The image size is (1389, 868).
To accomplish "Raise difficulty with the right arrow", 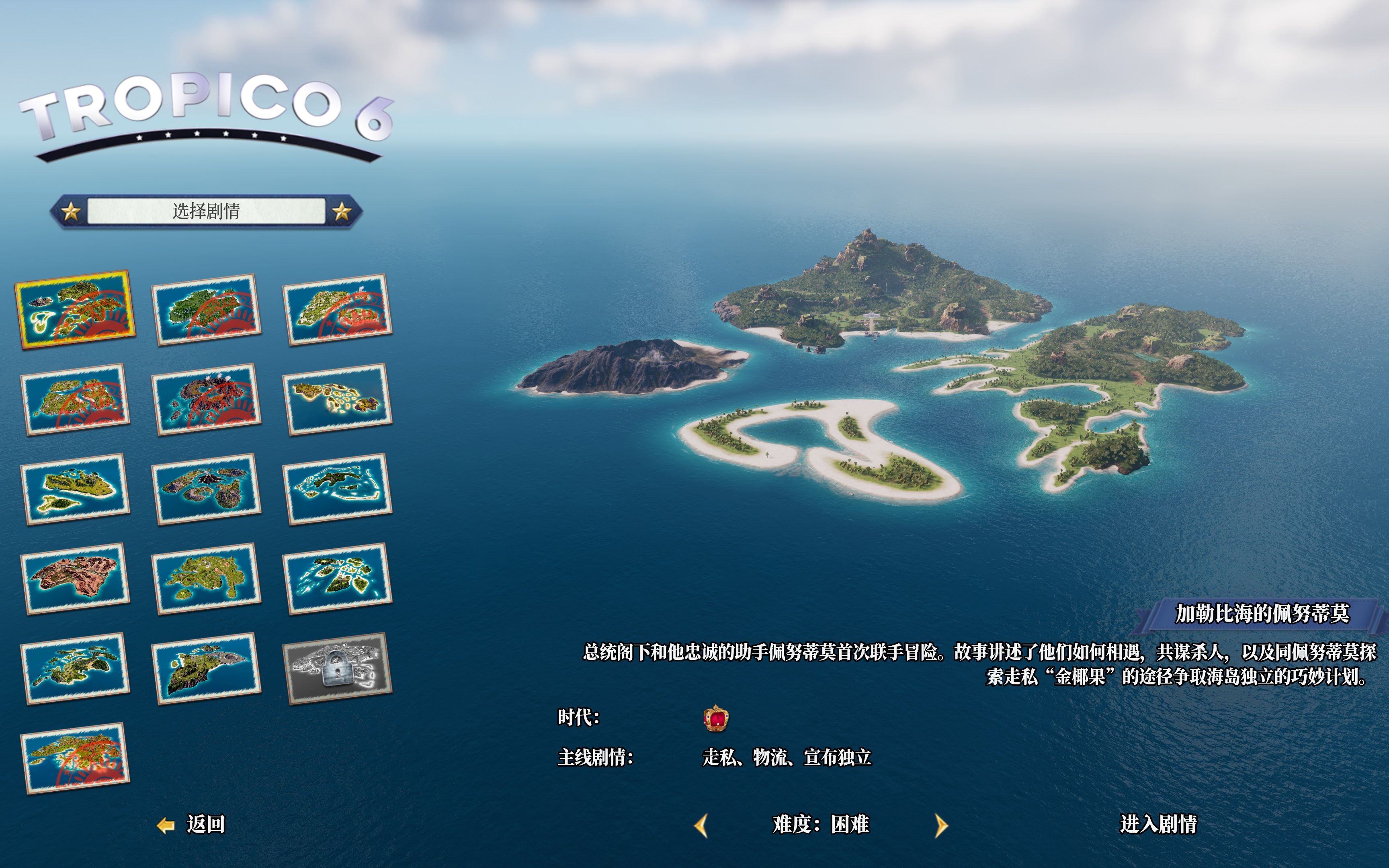I will tap(940, 826).
